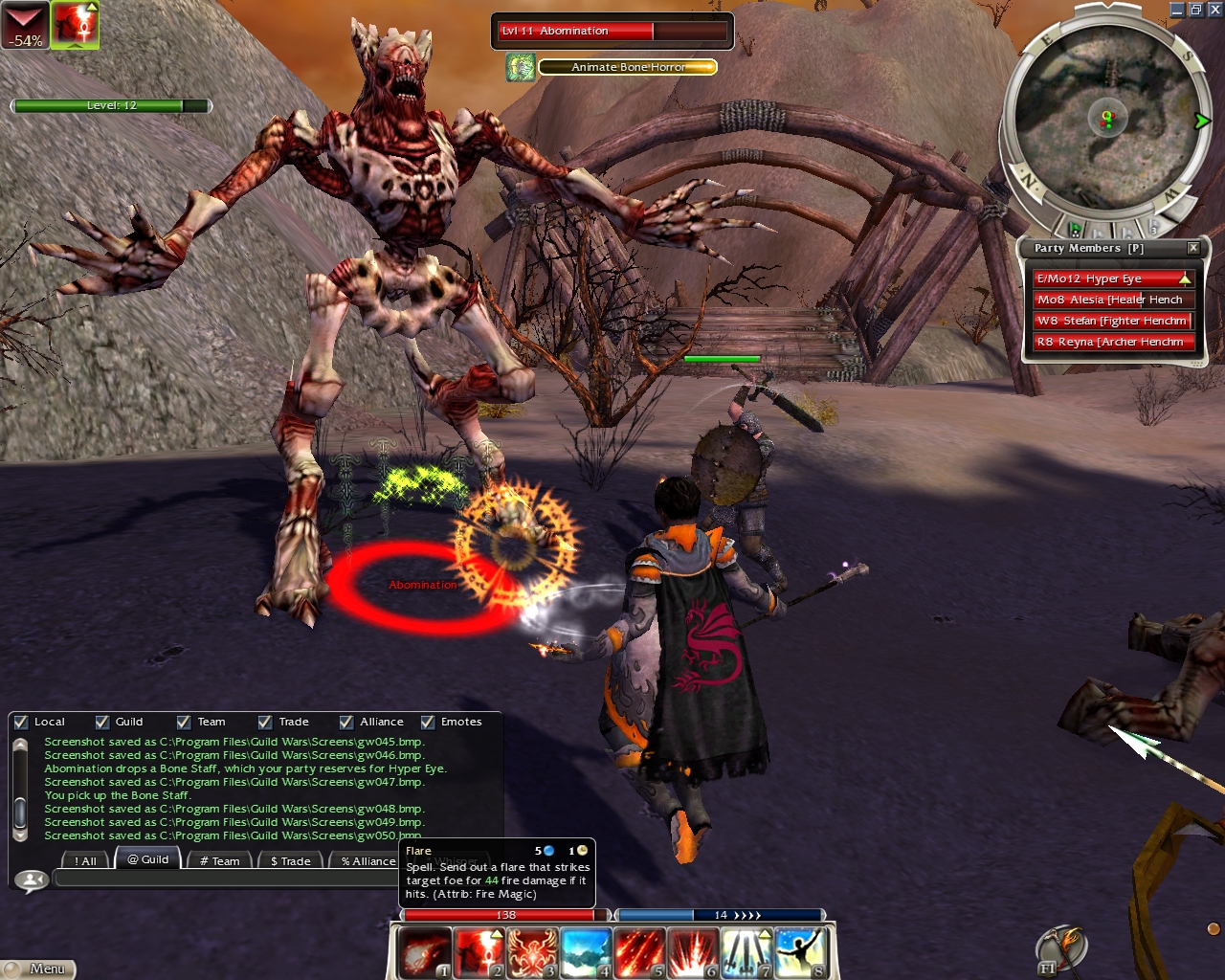Activate the three swords skill in slot 7

pyautogui.click(x=747, y=952)
